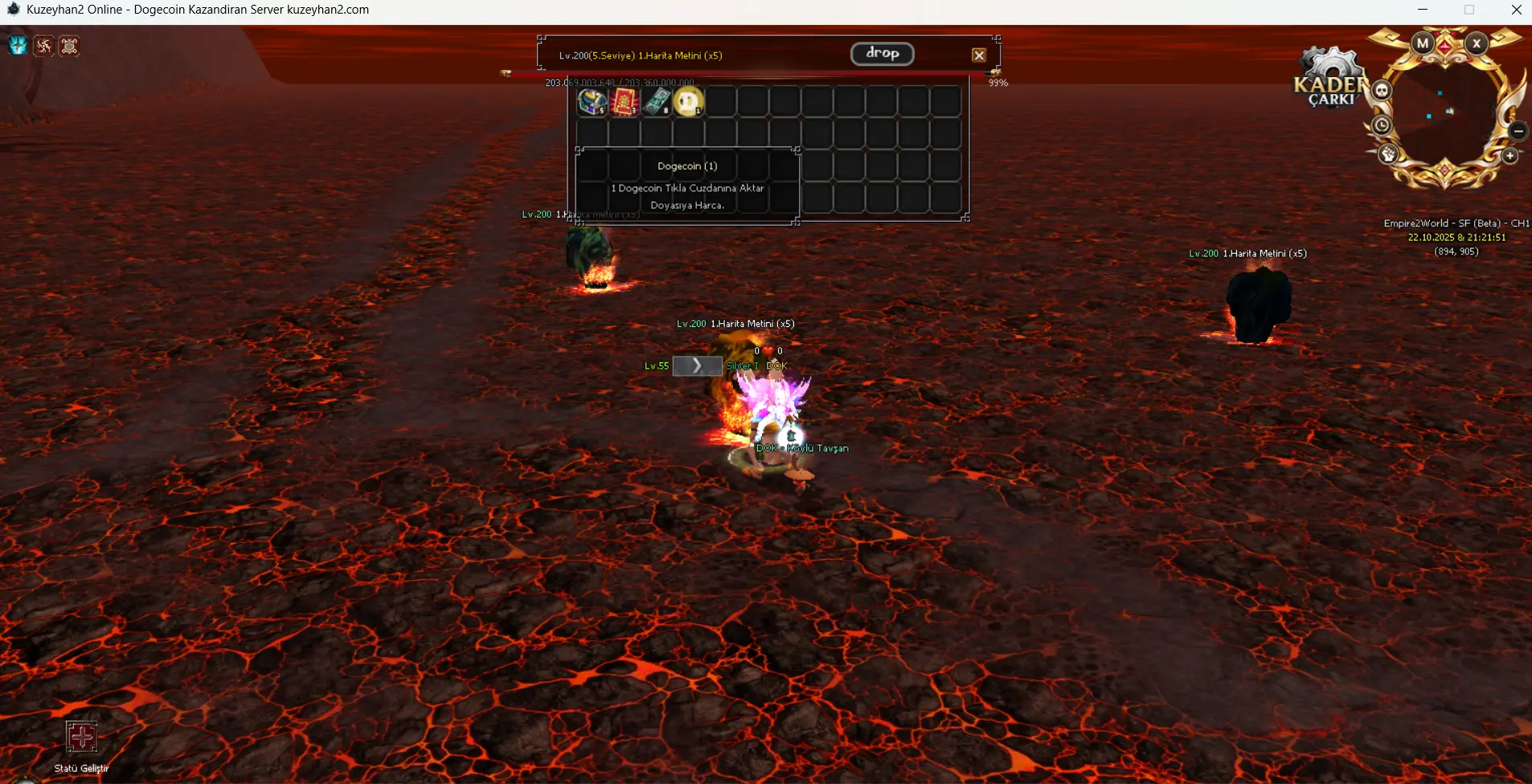Select the treasure chest item slot
Image resolution: width=1532 pixels, height=784 pixels.
tap(592, 102)
